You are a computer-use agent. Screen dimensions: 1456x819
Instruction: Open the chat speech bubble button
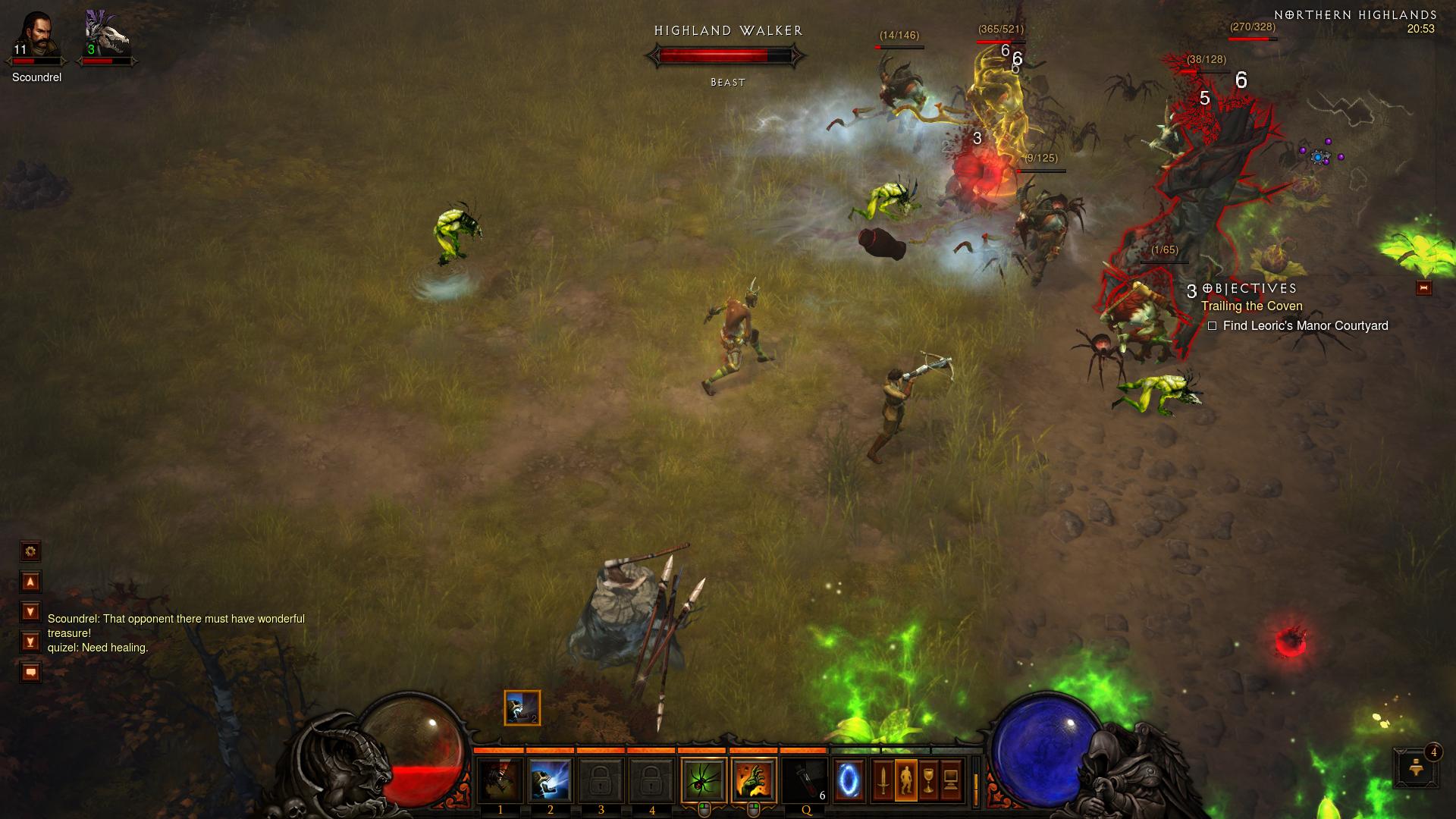tap(30, 672)
